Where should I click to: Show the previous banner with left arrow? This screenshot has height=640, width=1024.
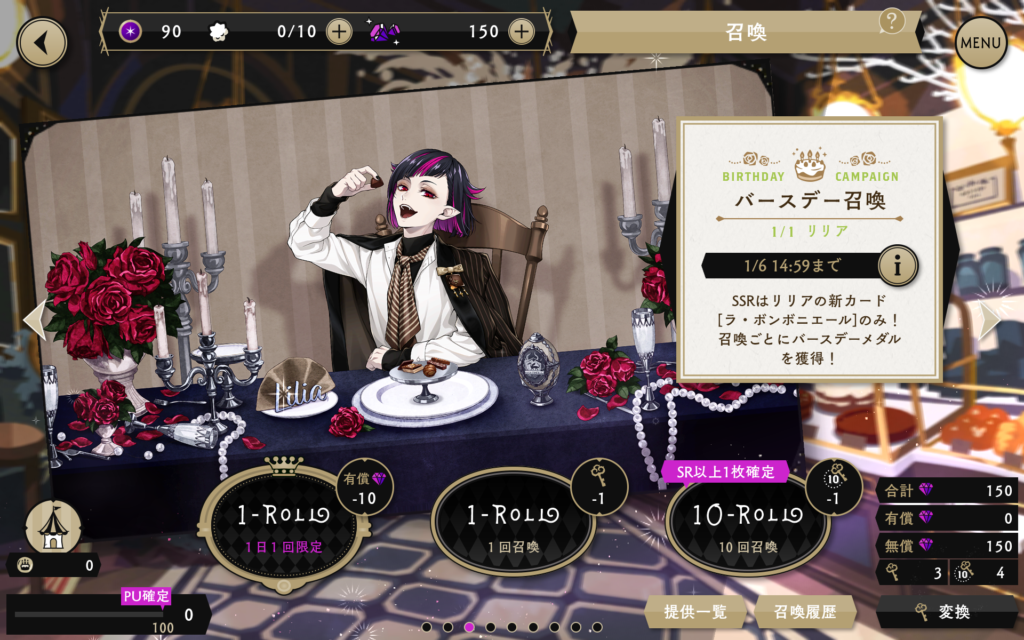pyautogui.click(x=34, y=320)
